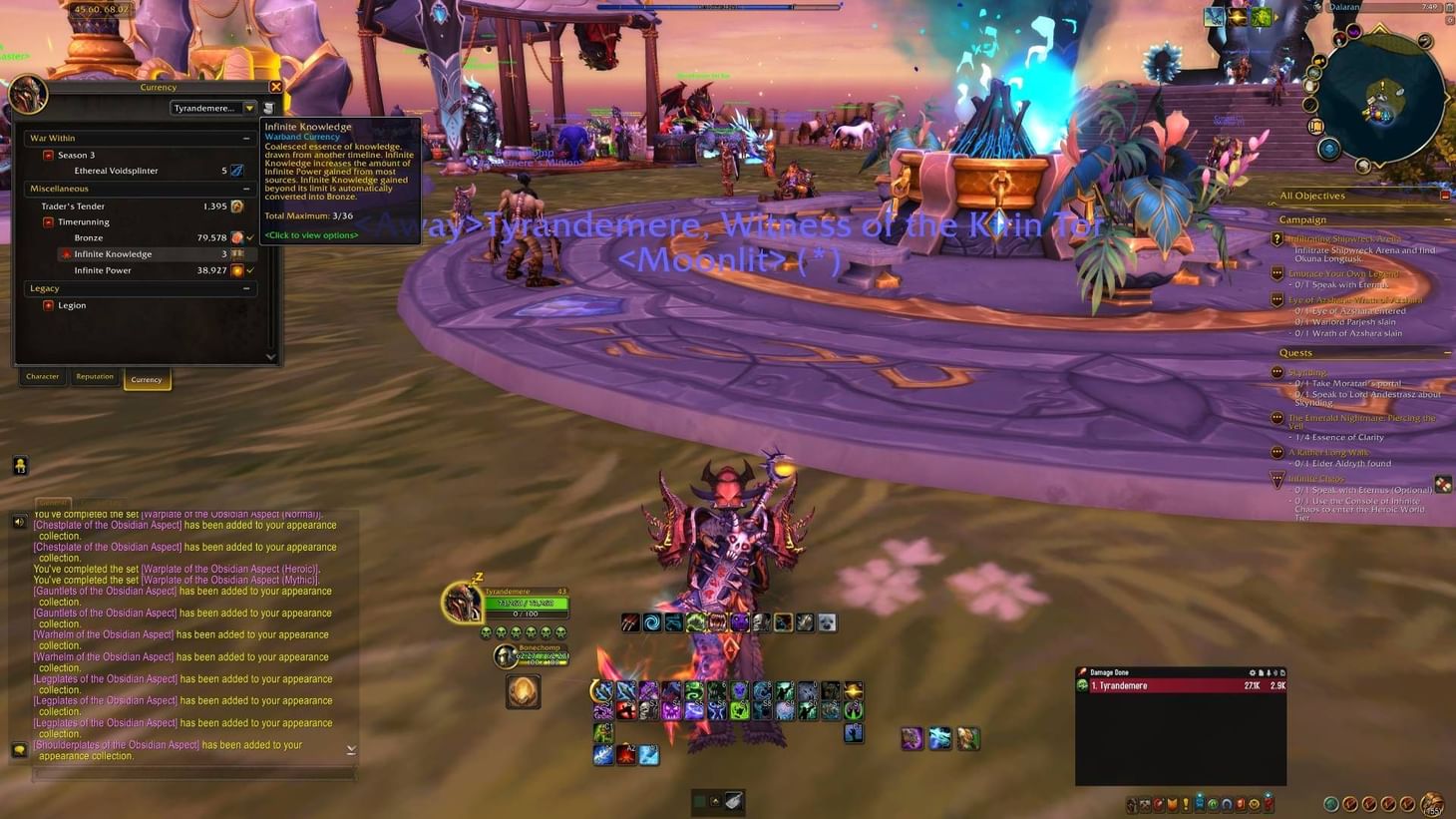Screen dimensions: 1456x819
Task: Open the in-game Shop icon
Action: click(1254, 804)
